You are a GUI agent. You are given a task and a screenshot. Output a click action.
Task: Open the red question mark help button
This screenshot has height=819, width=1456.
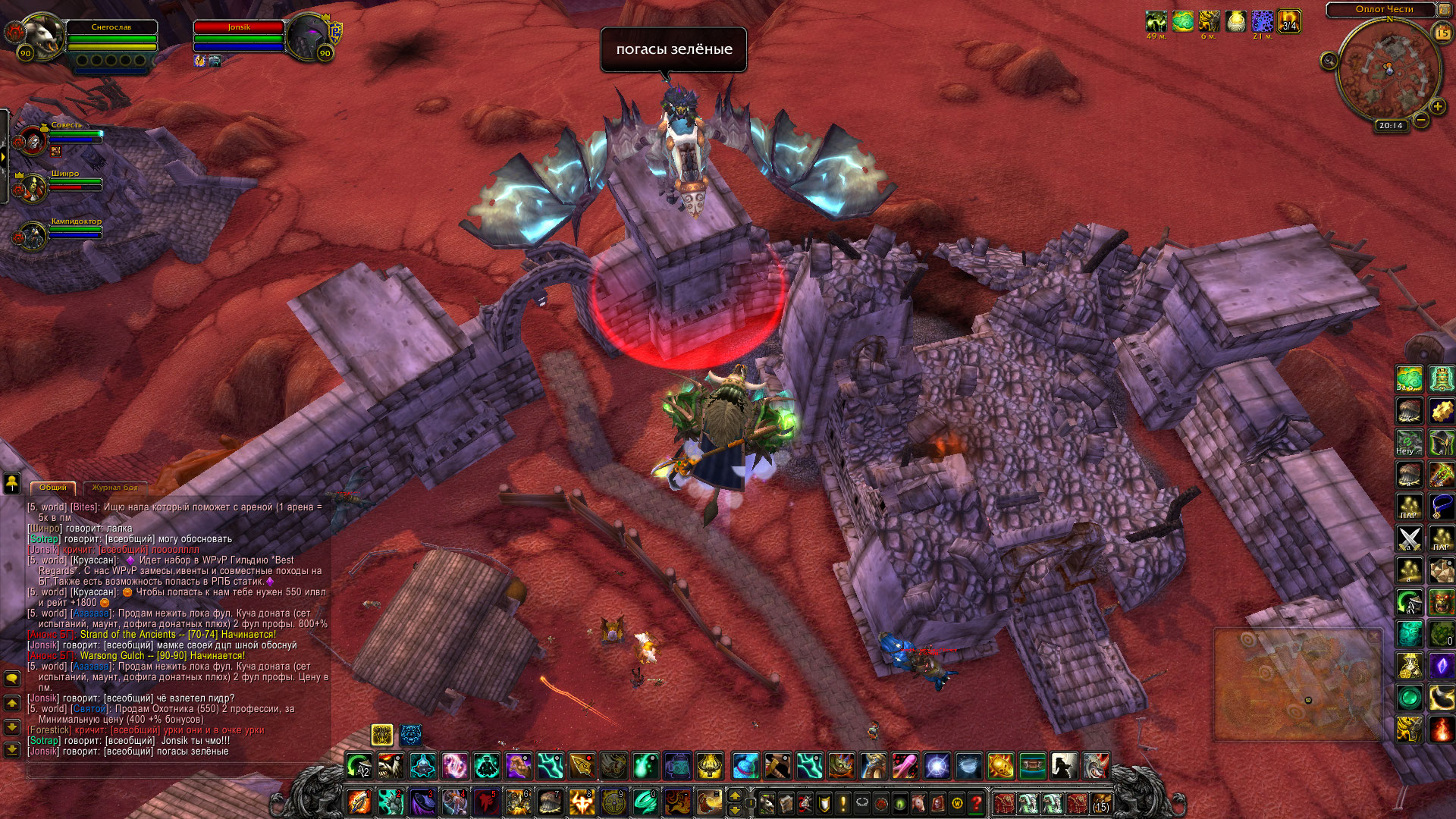(x=977, y=802)
